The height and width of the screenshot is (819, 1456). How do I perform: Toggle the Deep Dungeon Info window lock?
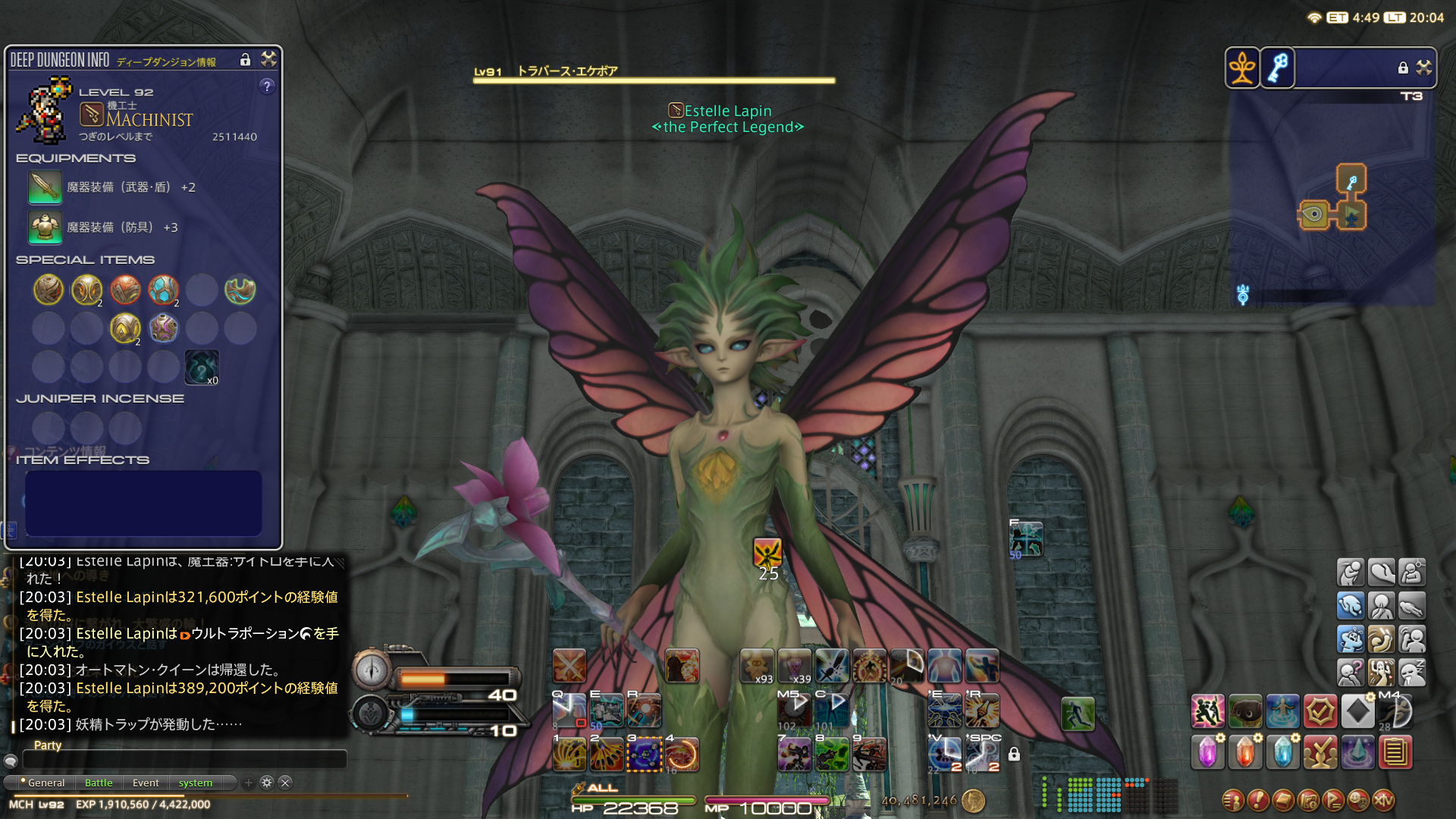tap(245, 60)
